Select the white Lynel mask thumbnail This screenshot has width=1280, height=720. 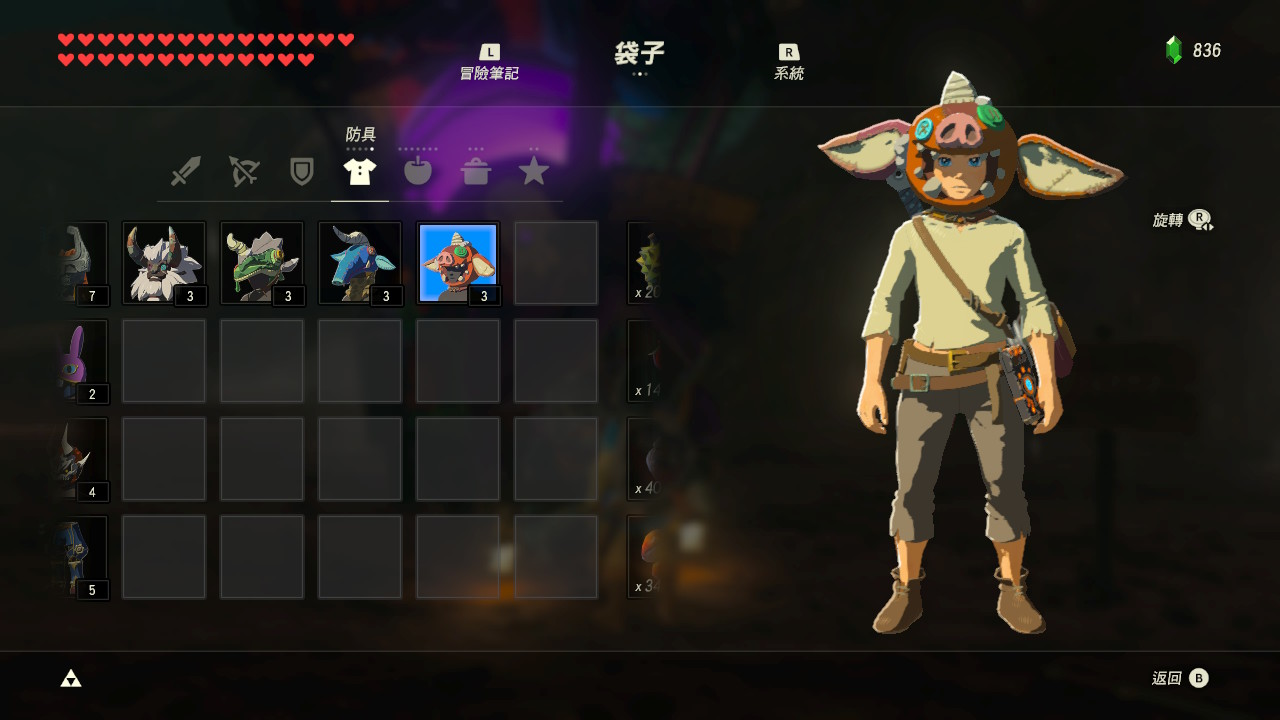pos(163,262)
